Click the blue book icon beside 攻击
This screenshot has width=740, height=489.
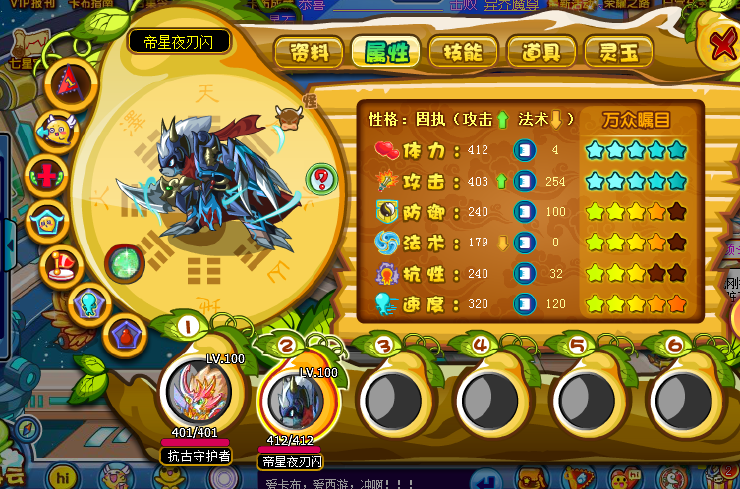(x=524, y=181)
